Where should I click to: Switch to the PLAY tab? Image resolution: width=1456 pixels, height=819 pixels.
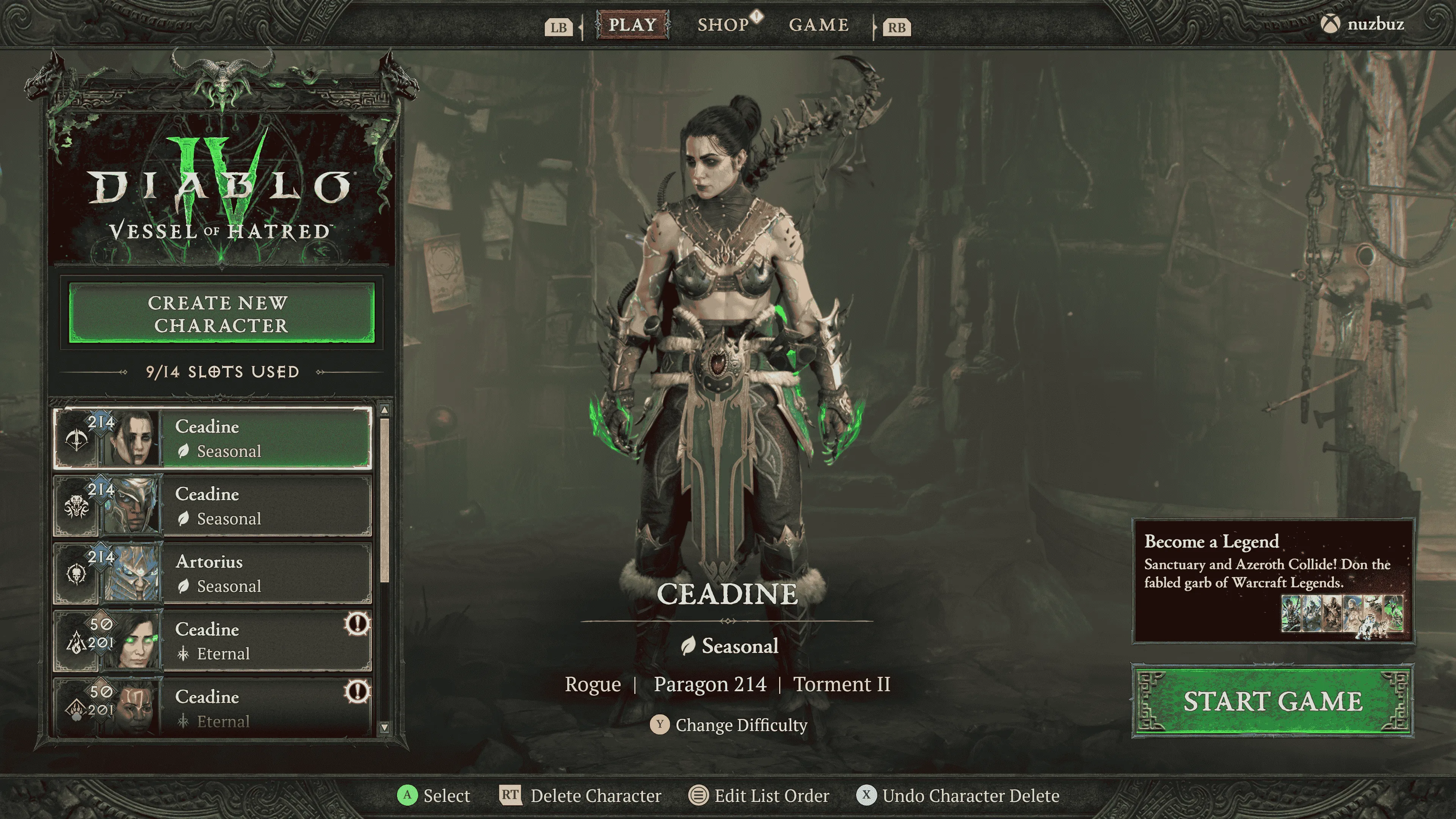(632, 25)
